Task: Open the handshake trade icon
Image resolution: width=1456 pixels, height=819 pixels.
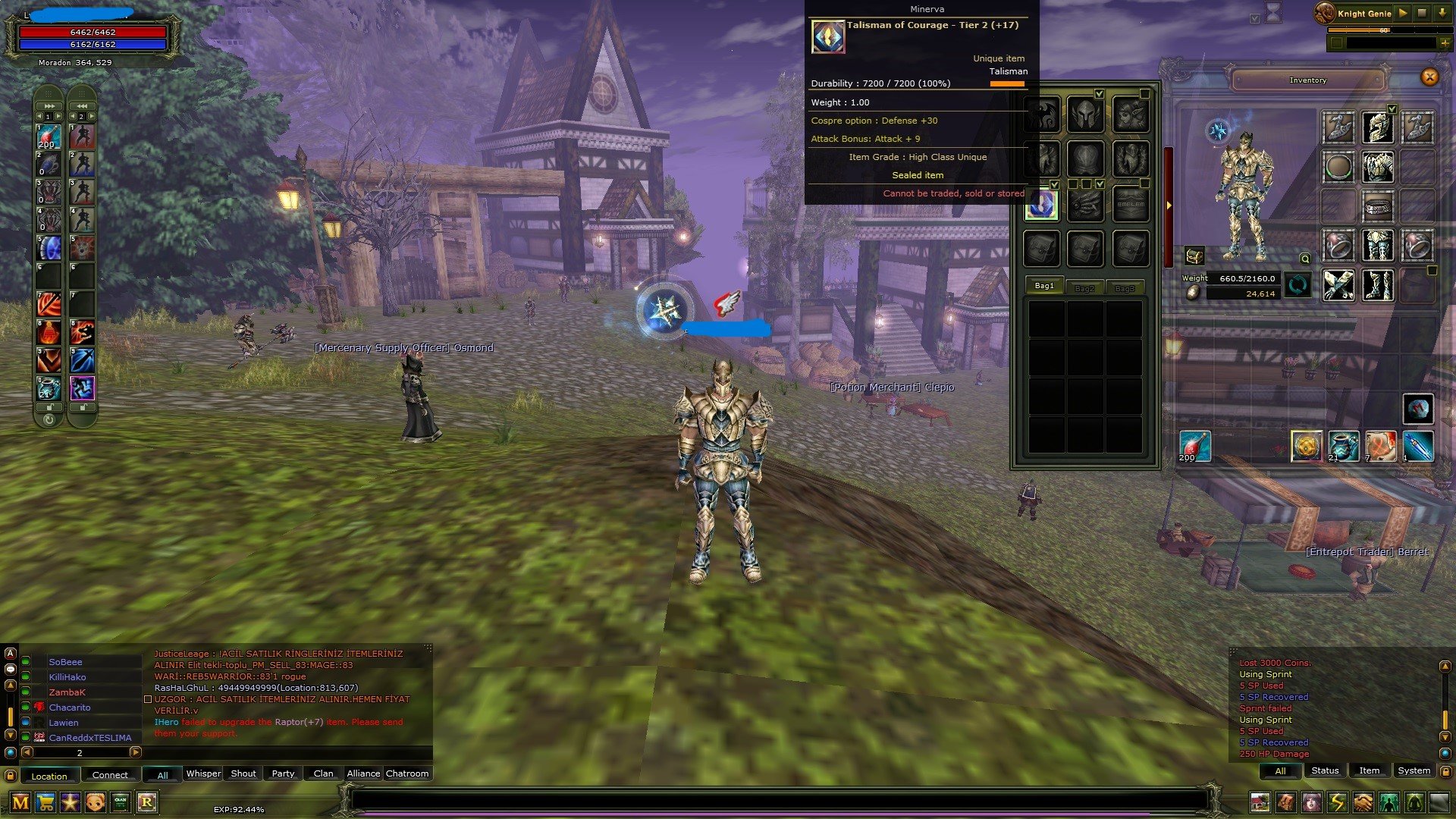Action: pos(1363,802)
